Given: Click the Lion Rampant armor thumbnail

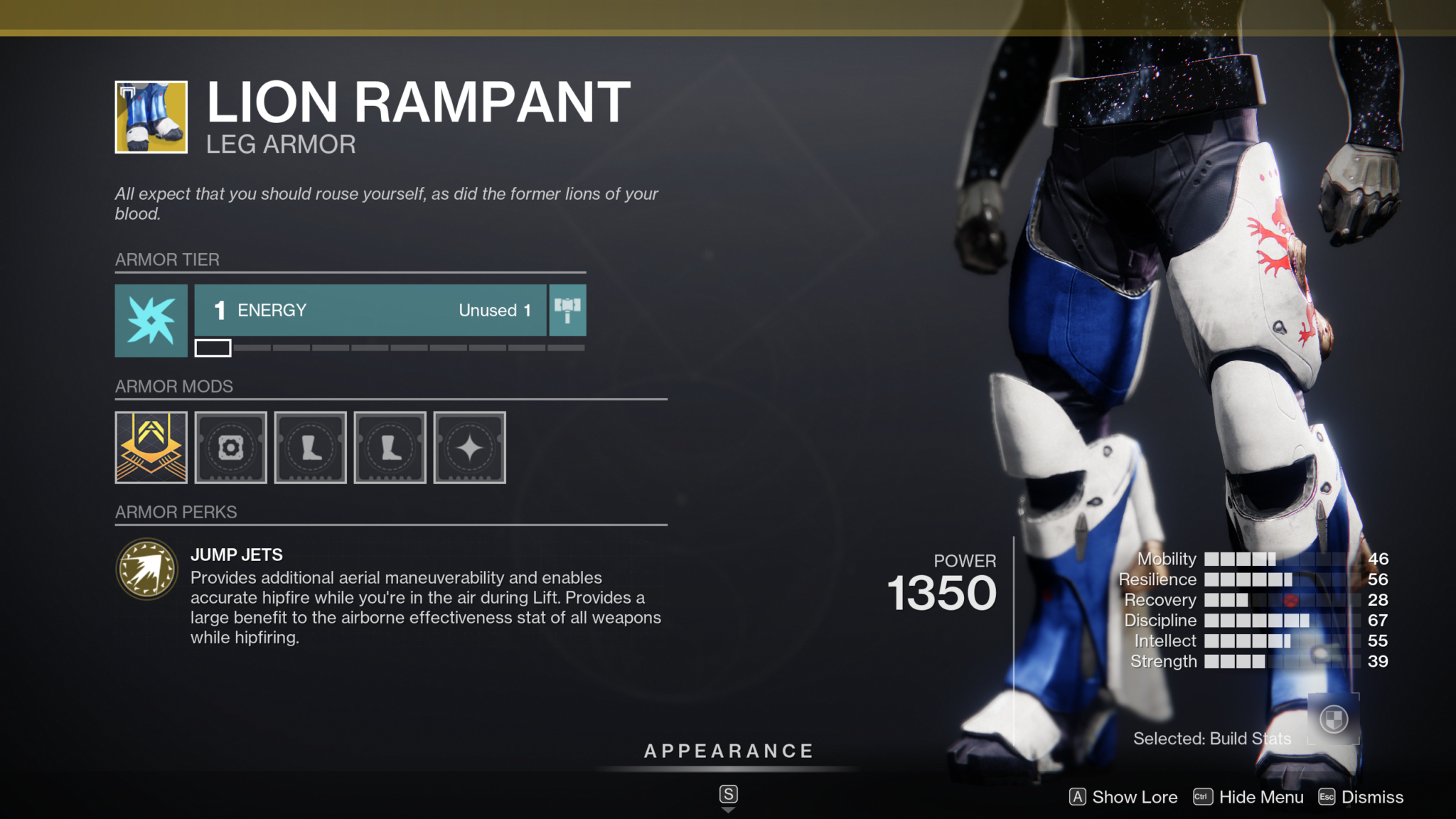Looking at the screenshot, I should coord(150,117).
